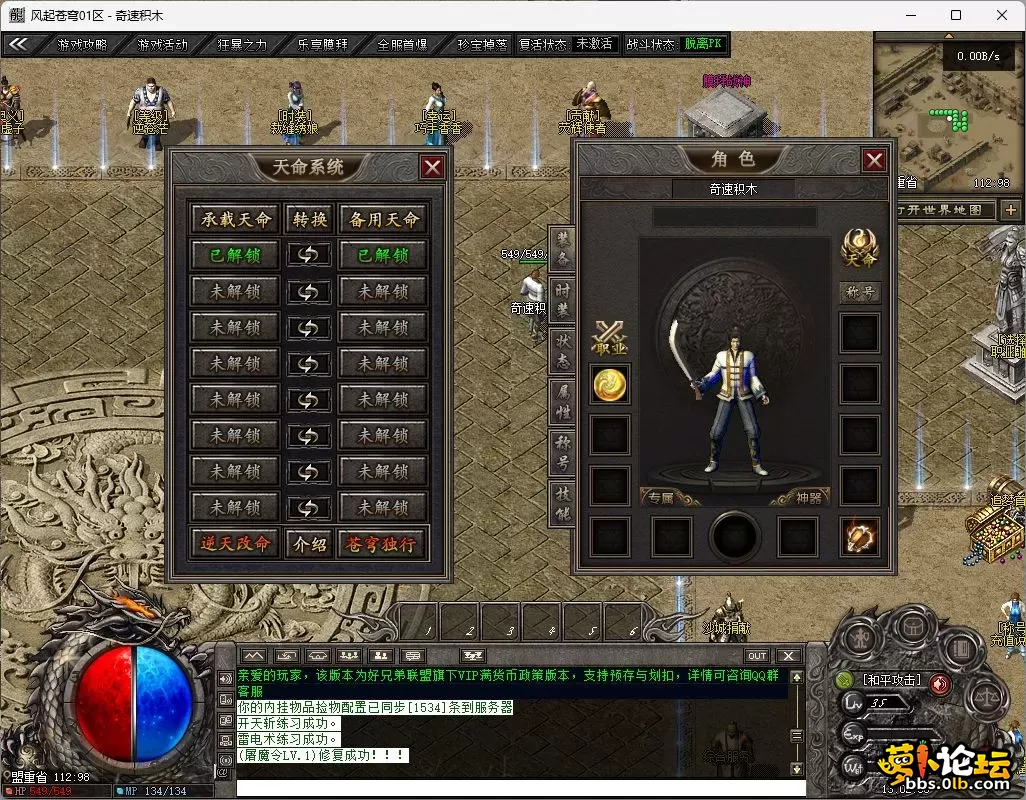
Task: Select the golden orb equipment slot
Action: (x=610, y=385)
